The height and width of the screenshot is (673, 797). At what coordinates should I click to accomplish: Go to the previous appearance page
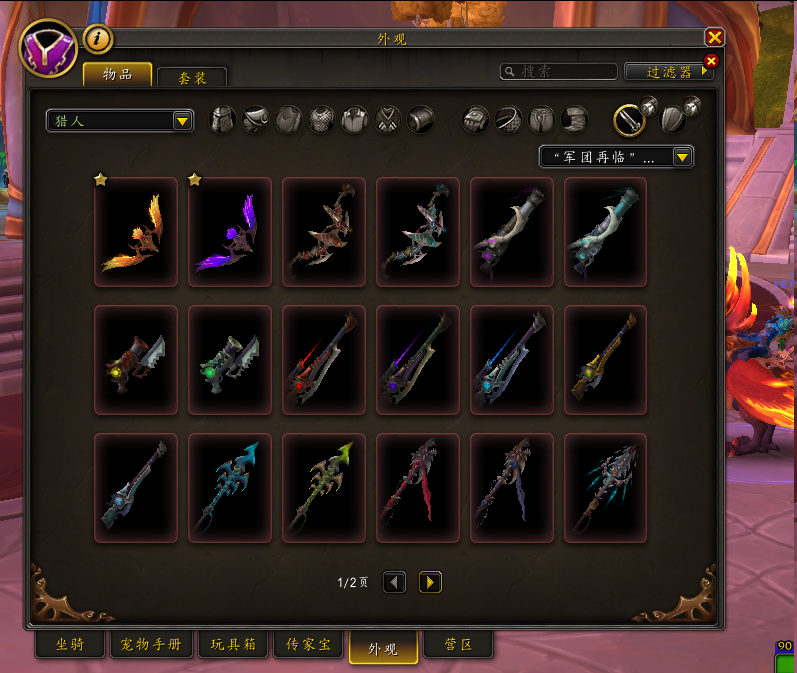[x=395, y=582]
